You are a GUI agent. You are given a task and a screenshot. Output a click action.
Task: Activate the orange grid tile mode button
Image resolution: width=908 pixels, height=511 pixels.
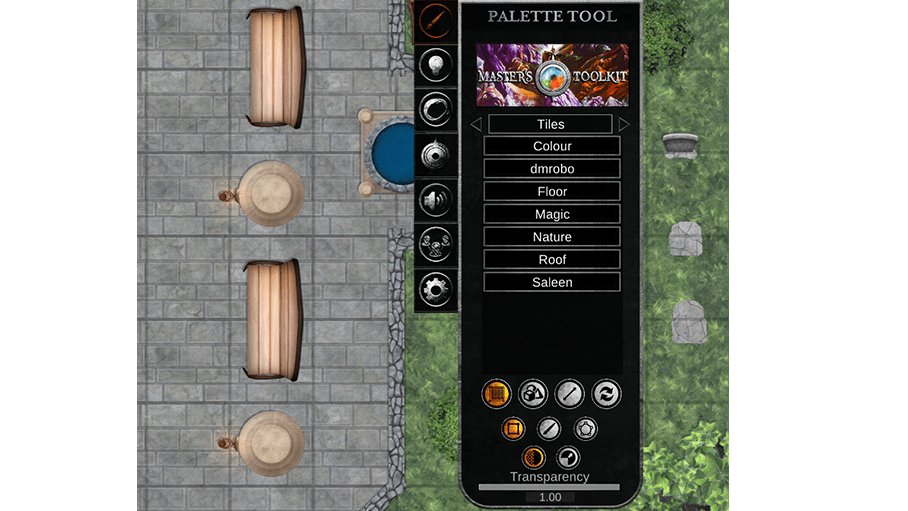click(x=497, y=393)
